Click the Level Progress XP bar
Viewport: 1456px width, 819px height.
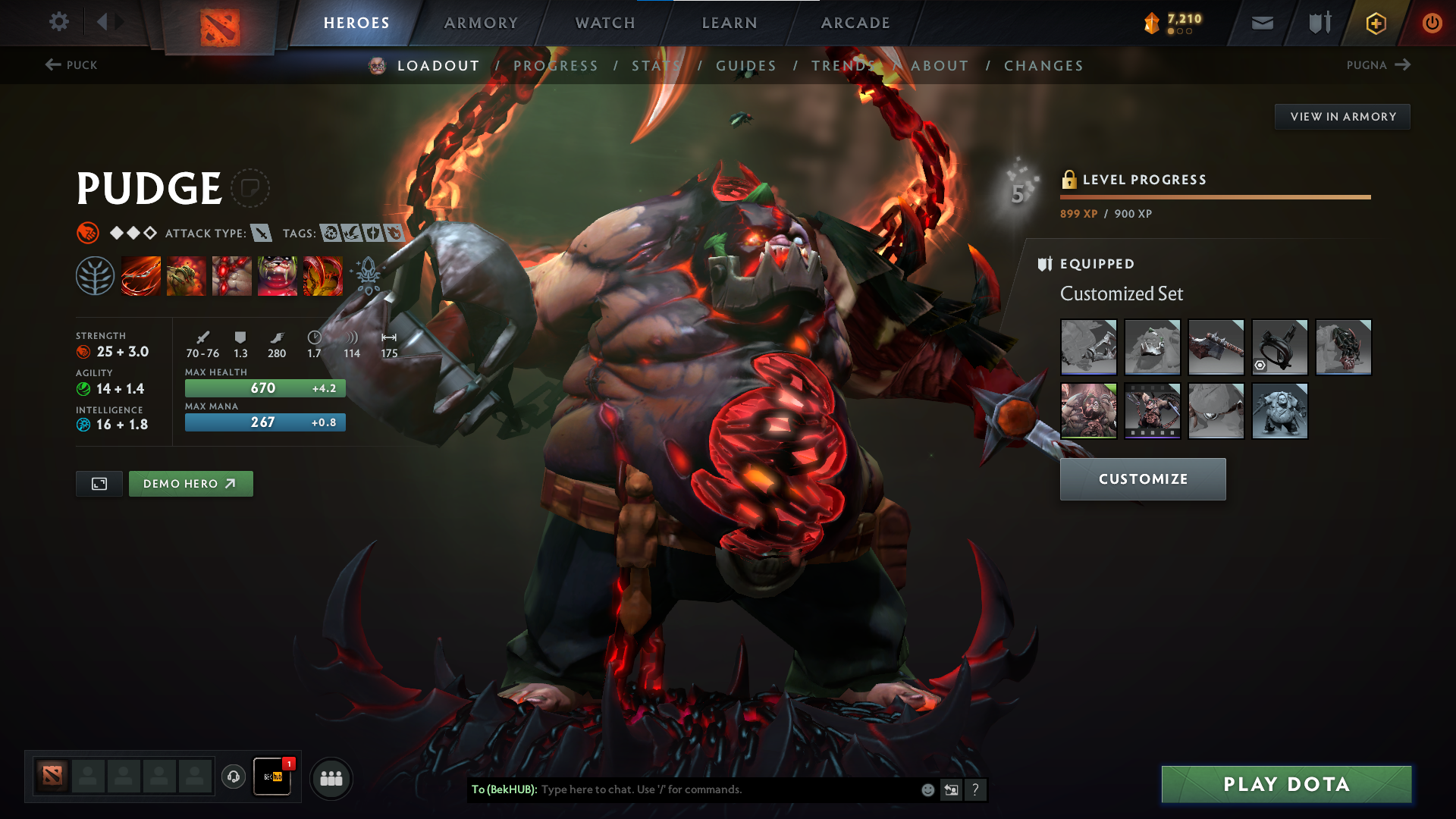click(x=1216, y=196)
